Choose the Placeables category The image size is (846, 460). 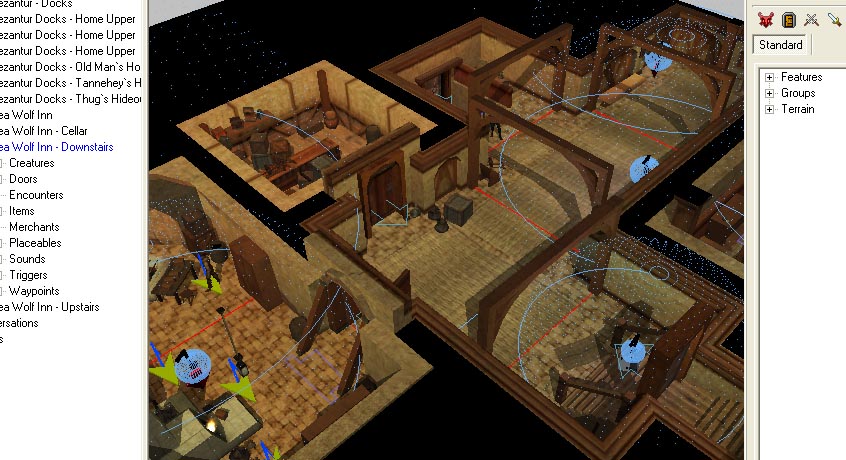tap(35, 243)
